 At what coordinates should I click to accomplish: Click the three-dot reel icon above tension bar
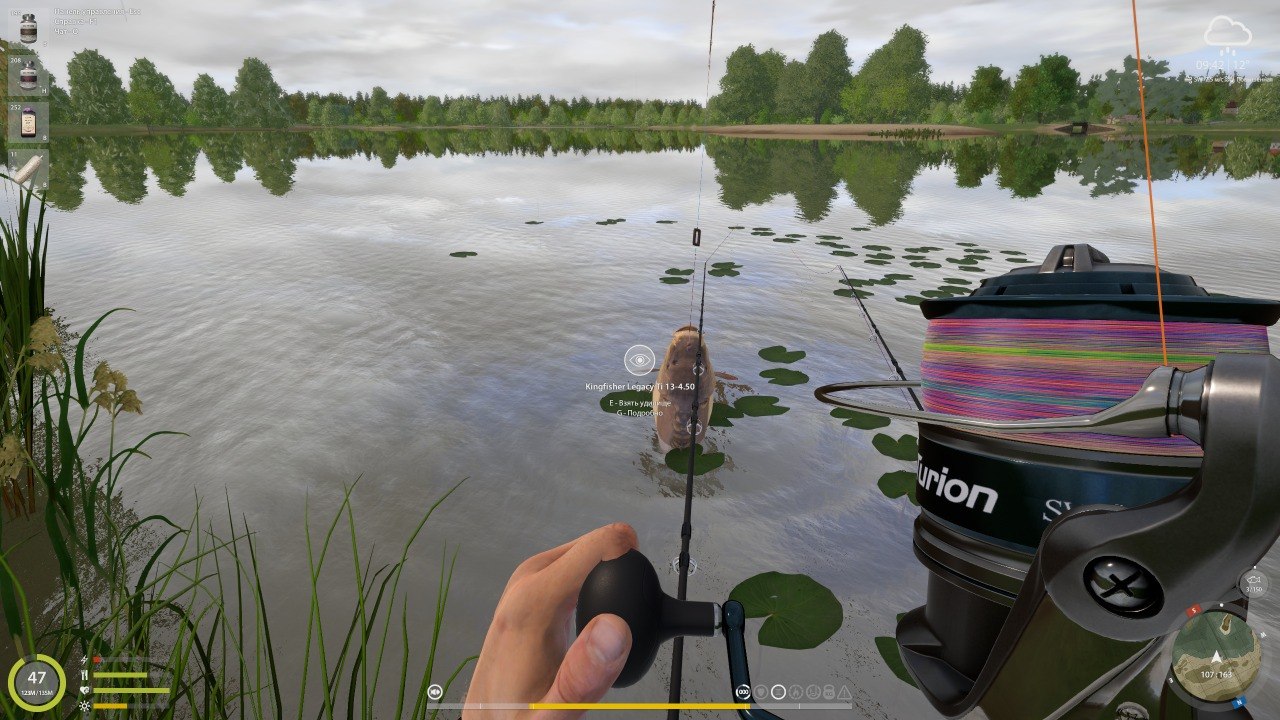pyautogui.click(x=743, y=692)
